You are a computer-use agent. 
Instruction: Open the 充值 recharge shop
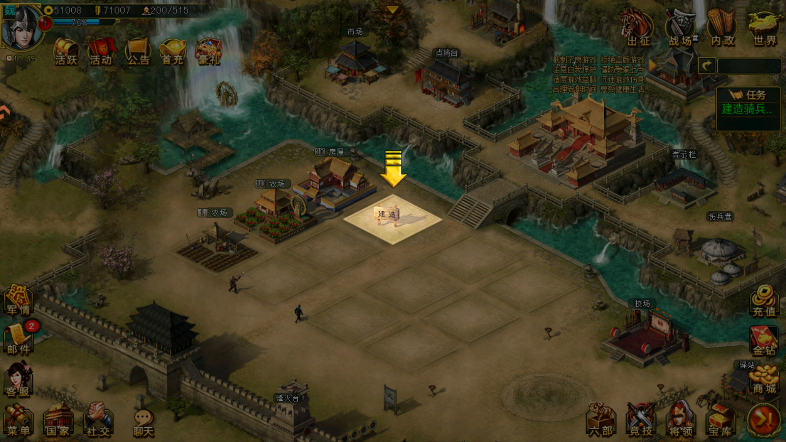pyautogui.click(x=765, y=300)
